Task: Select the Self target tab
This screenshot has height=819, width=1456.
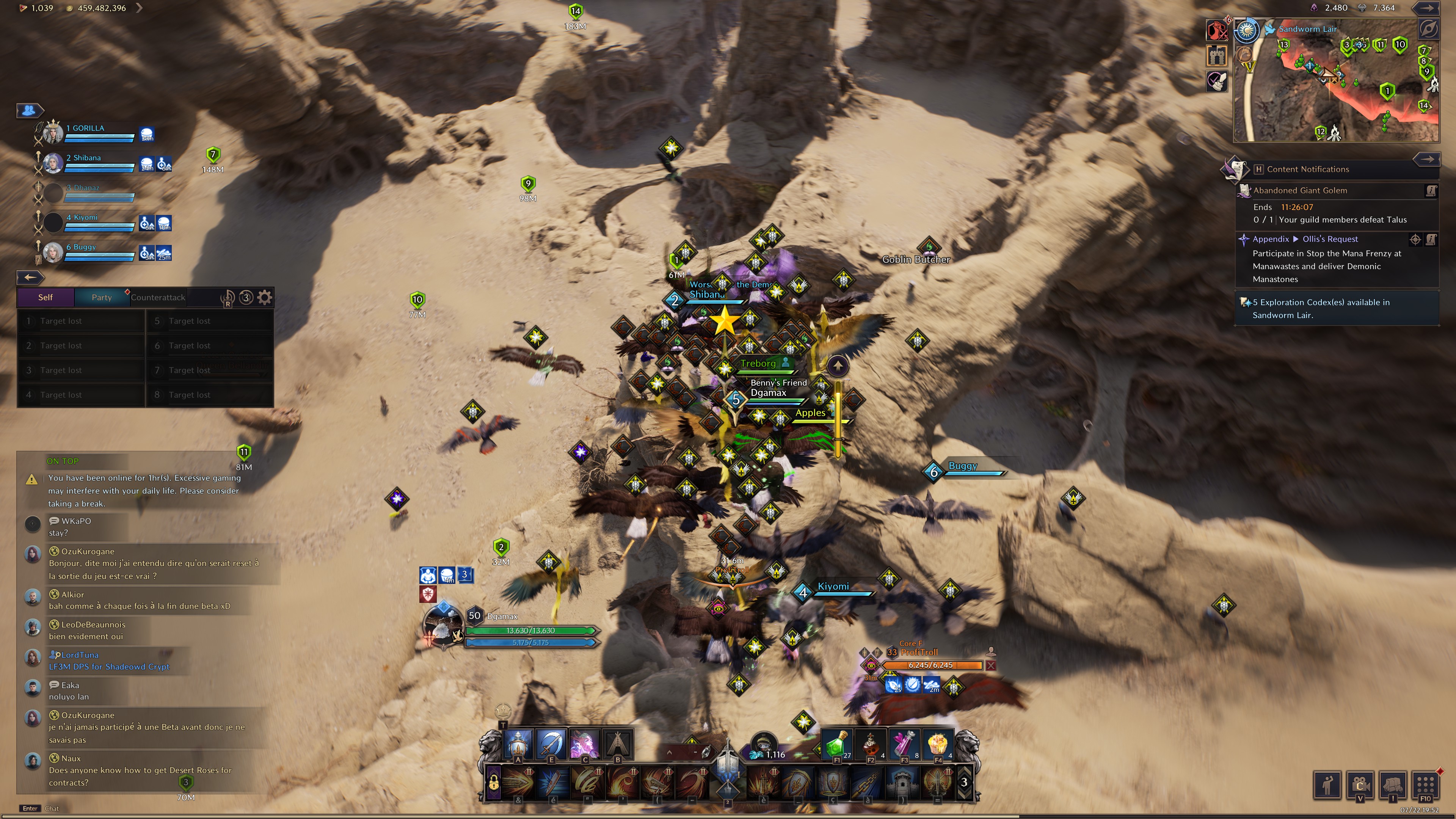Action: coord(45,297)
